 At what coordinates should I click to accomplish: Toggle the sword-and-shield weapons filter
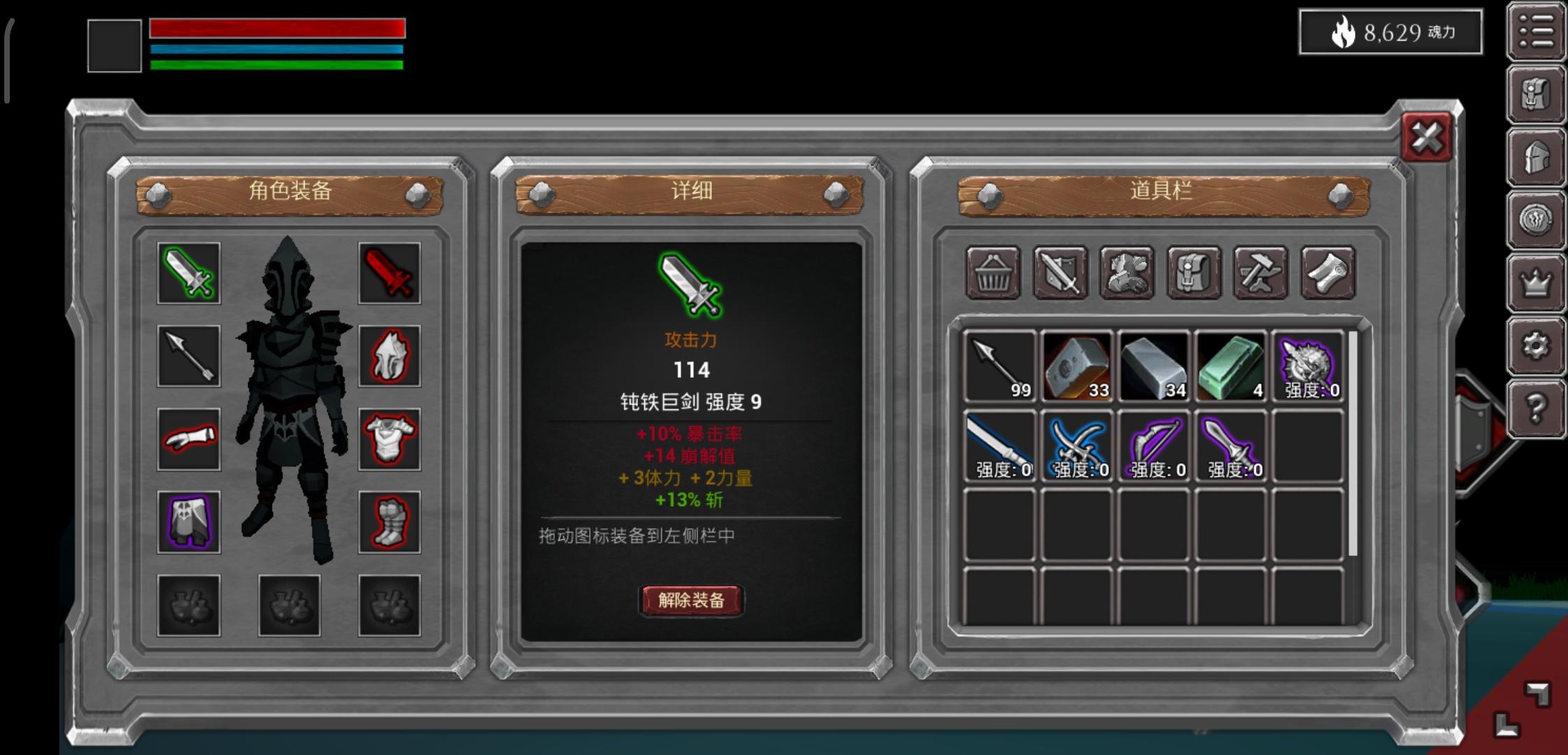(x=1060, y=273)
